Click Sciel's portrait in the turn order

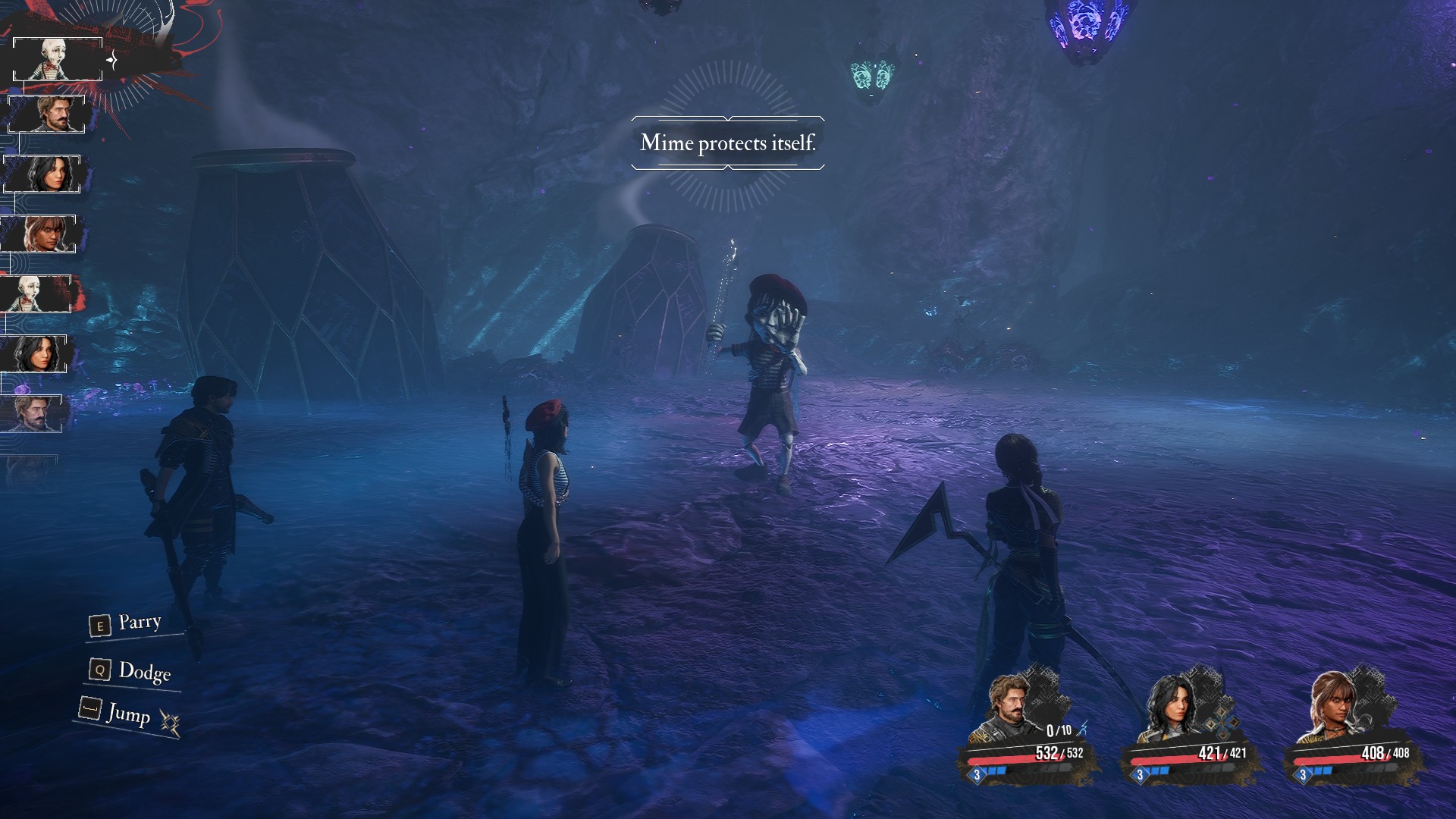tap(39, 234)
